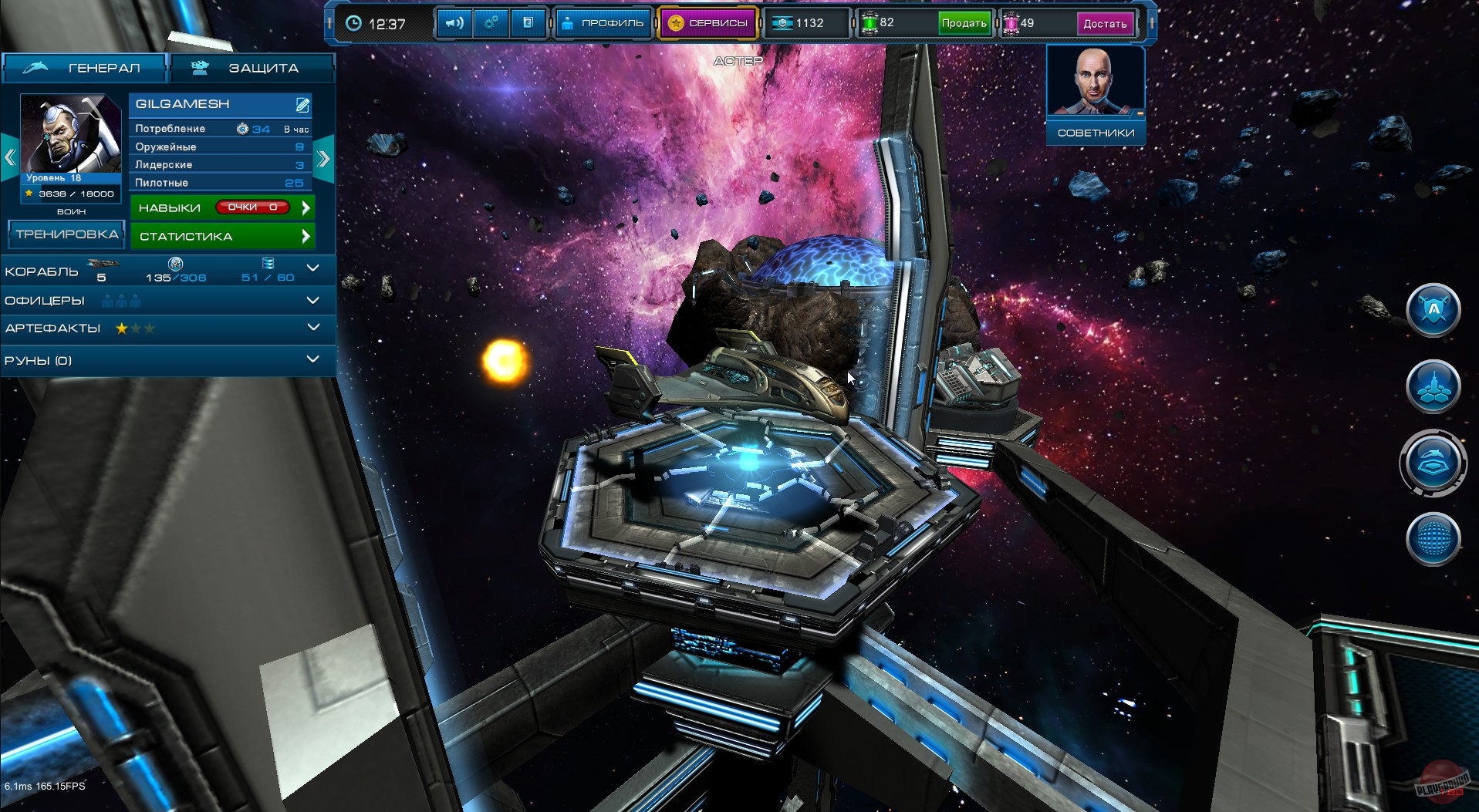The height and width of the screenshot is (812, 1479).
Task: Switch to the ЗАЩИТА tab
Action: tap(255, 68)
